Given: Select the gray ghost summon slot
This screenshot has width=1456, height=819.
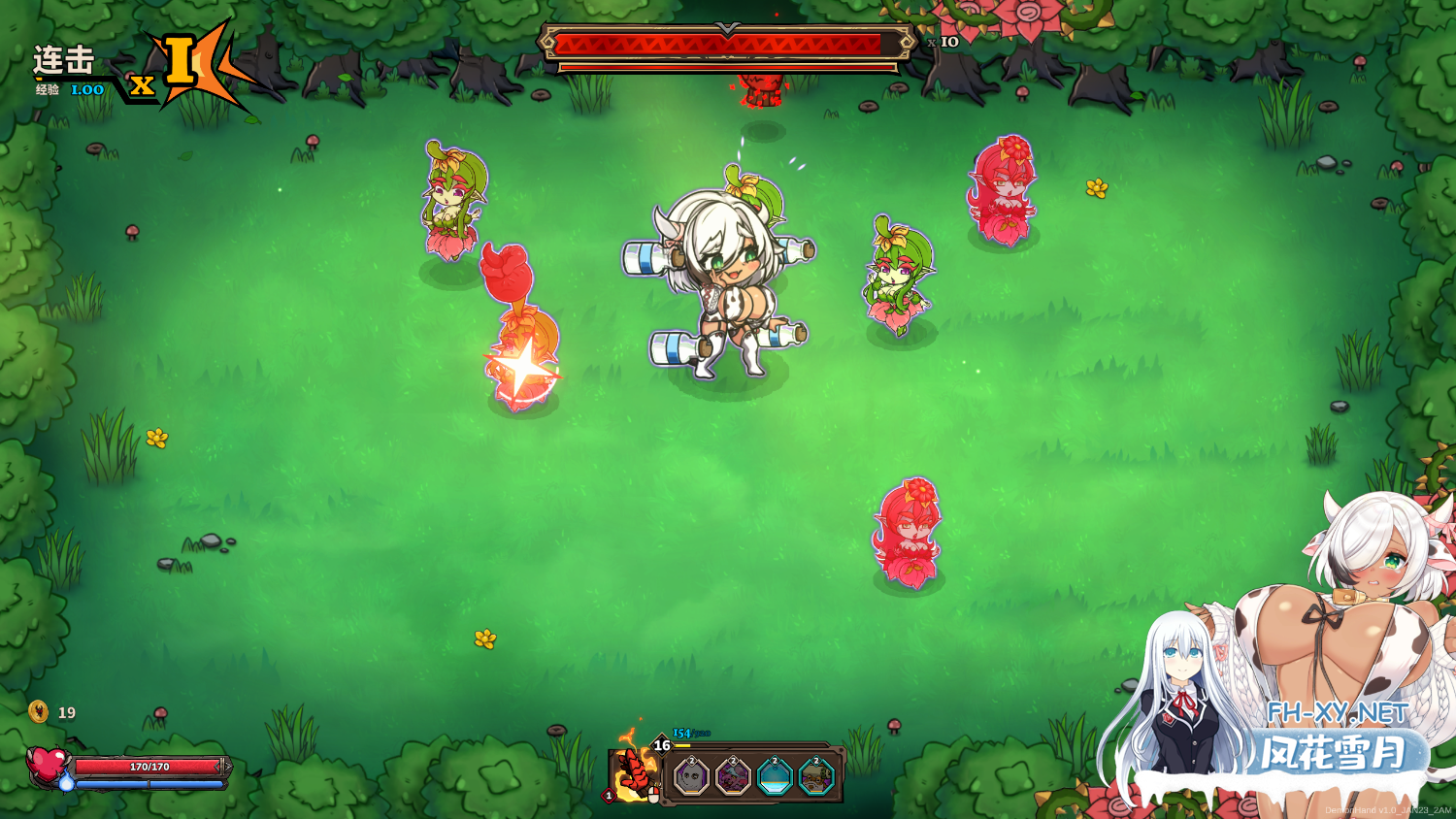Looking at the screenshot, I should (692, 776).
